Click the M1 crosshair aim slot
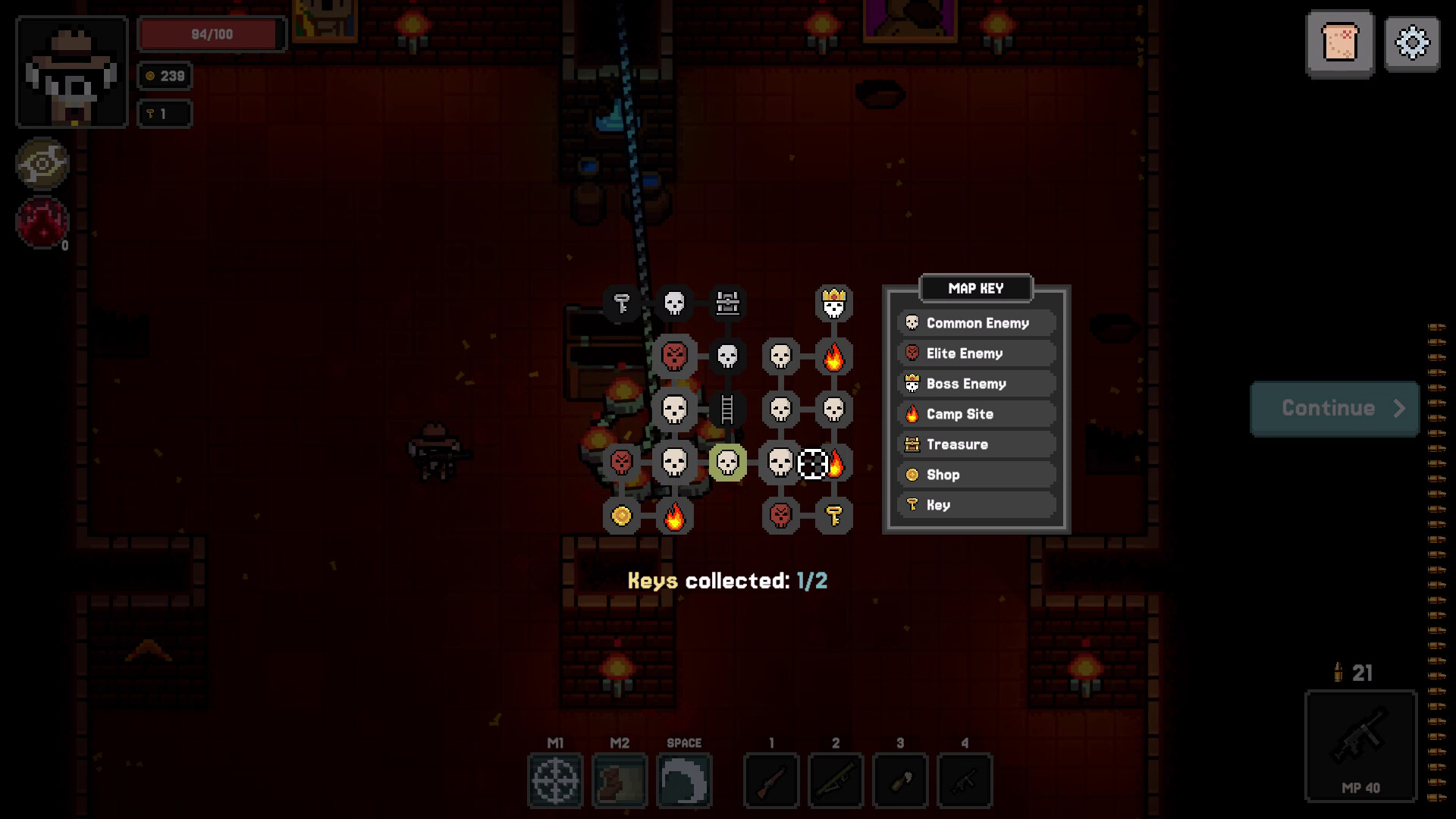Screen dimensions: 1456x819 (x=556, y=780)
